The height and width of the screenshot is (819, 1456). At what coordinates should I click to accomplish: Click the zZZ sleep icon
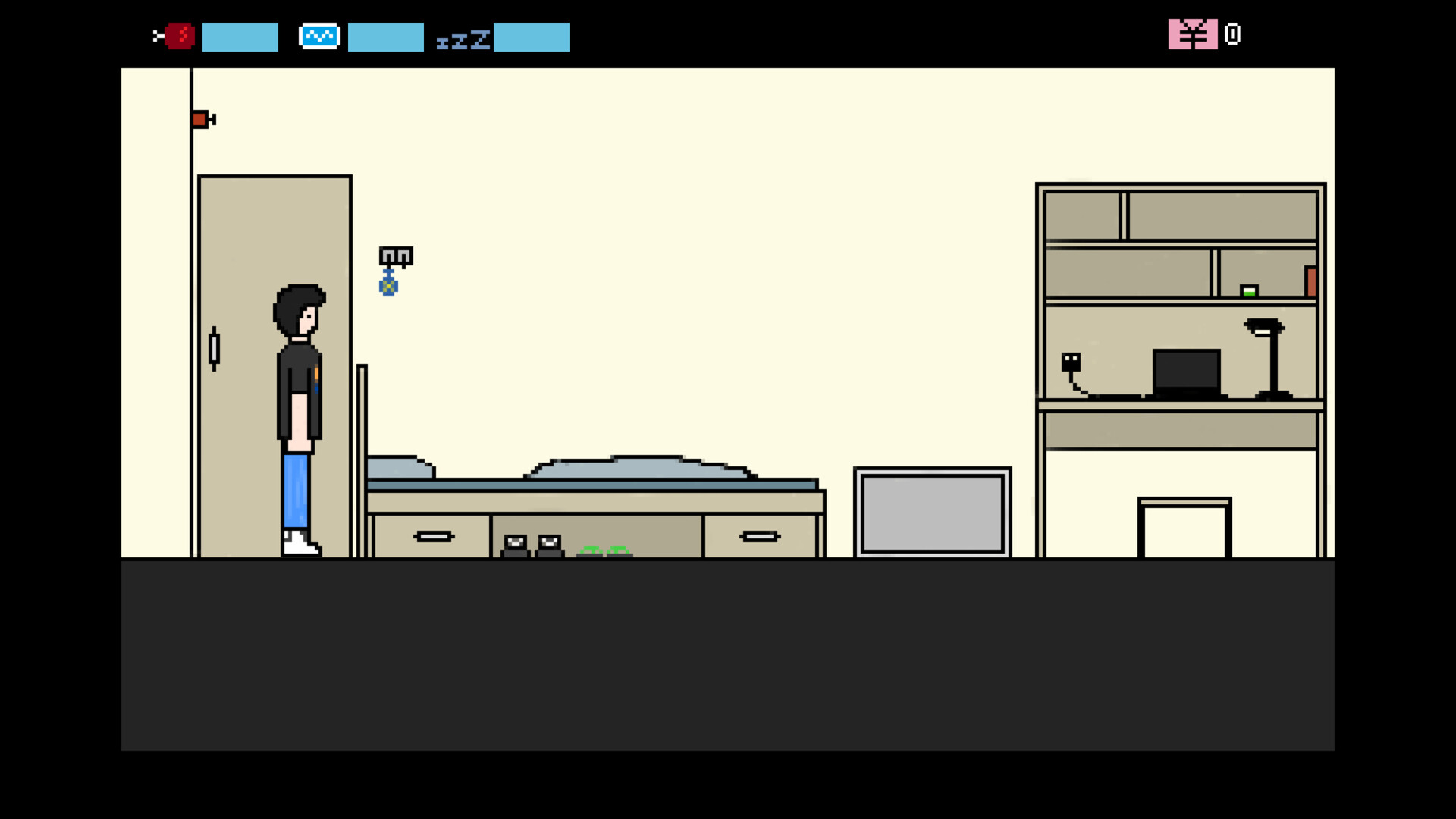pyautogui.click(x=463, y=39)
